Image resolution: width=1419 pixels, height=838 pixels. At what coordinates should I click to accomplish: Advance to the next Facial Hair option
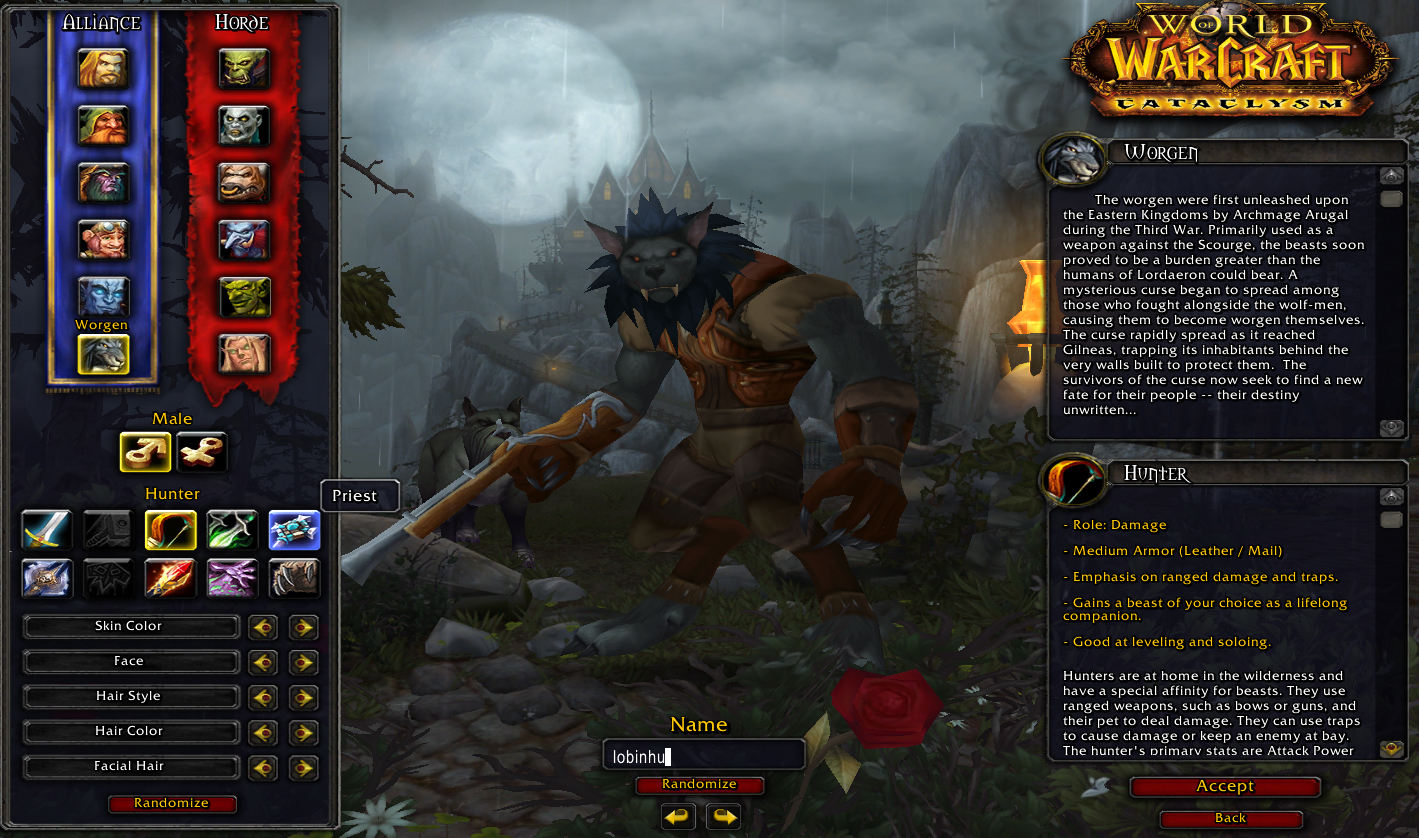[303, 767]
